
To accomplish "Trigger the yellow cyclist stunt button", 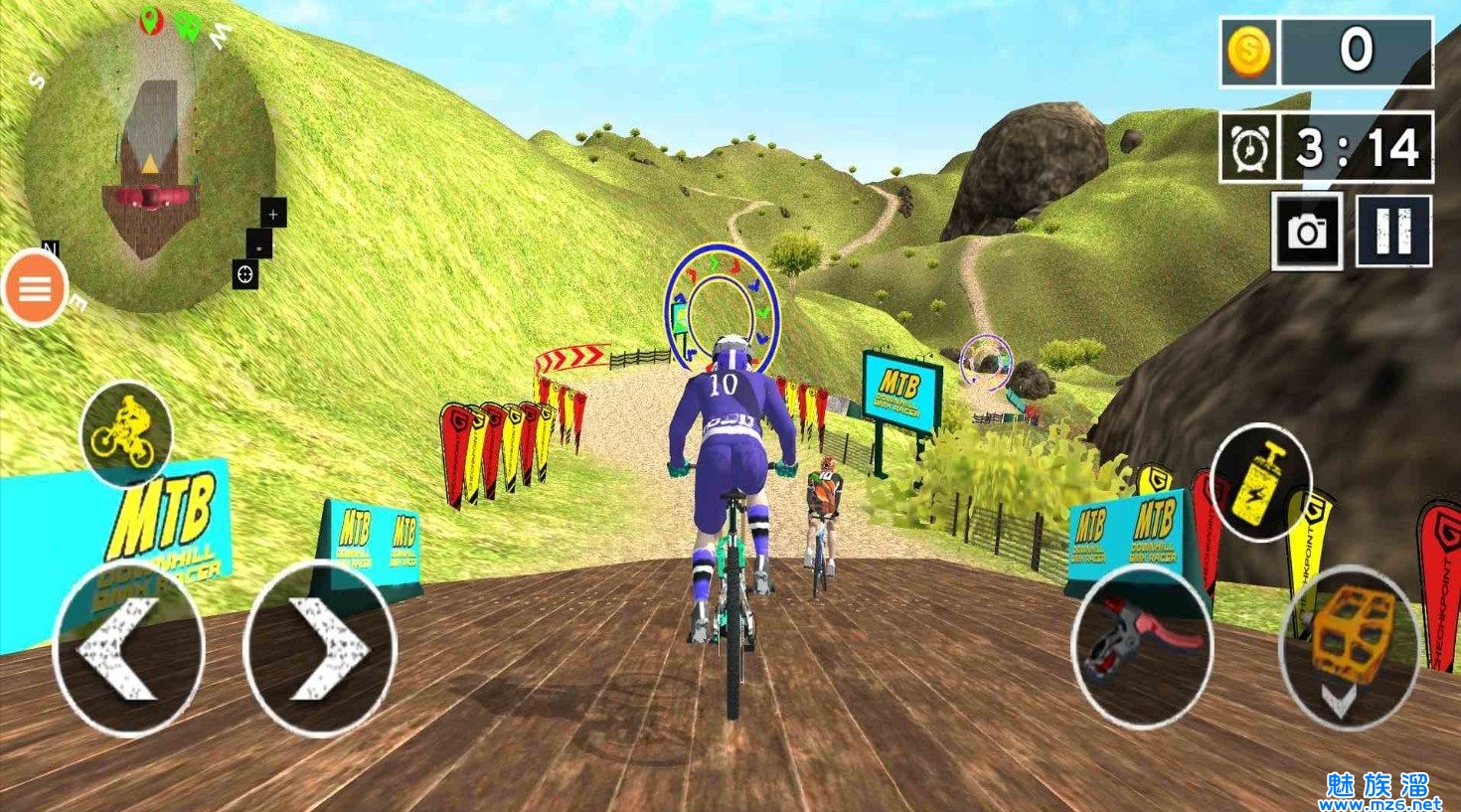I will [x=125, y=432].
